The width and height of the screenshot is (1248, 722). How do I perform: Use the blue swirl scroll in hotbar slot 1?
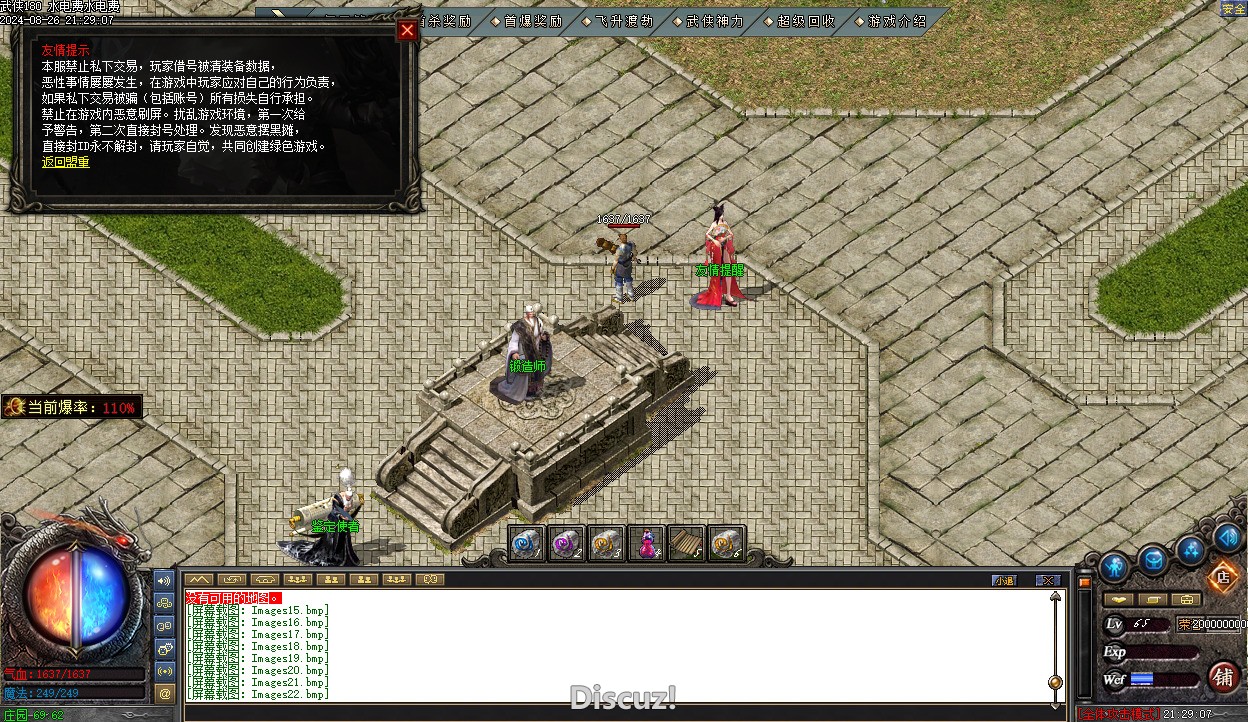coord(527,543)
